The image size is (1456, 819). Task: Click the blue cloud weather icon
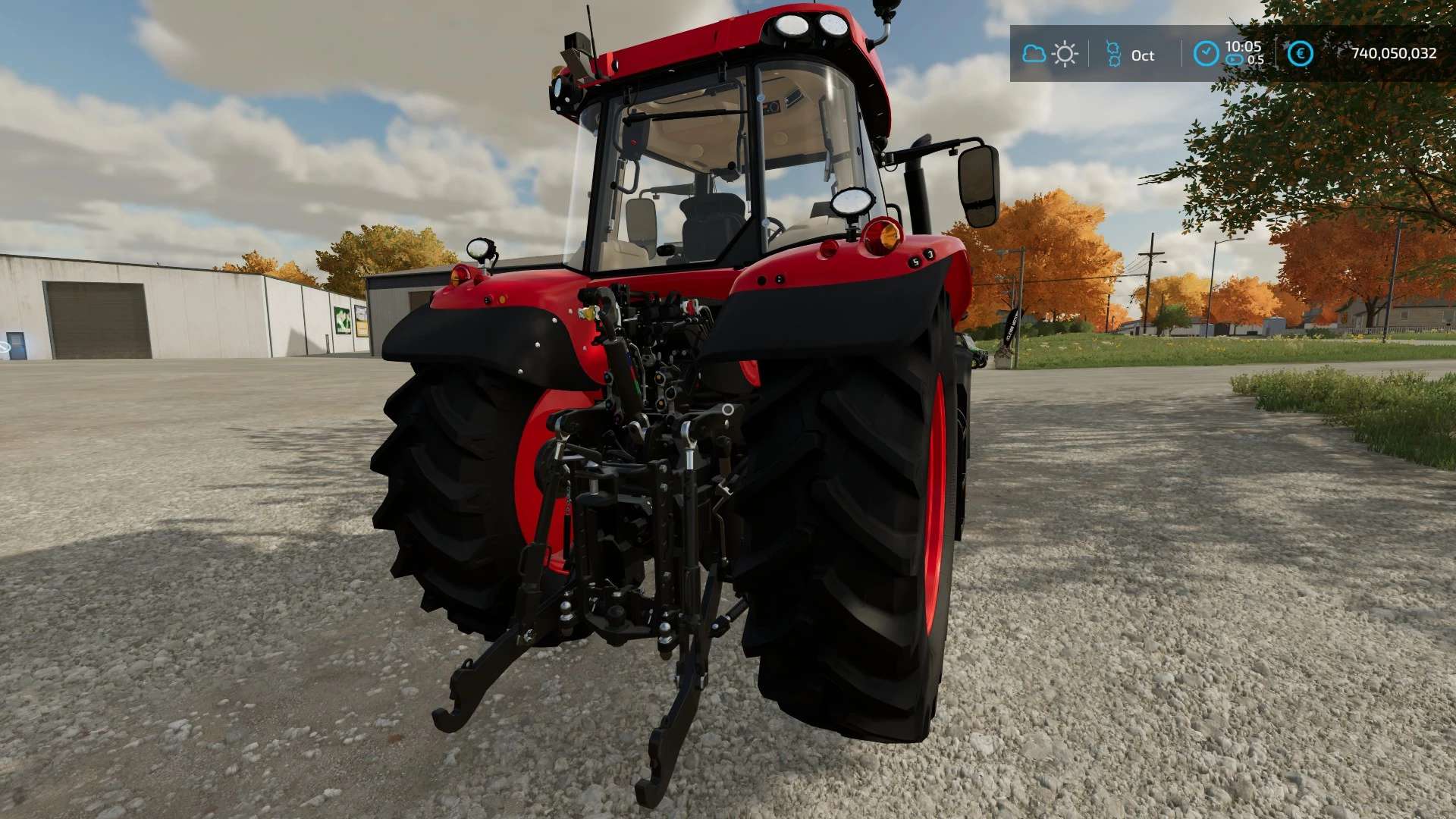(1034, 54)
